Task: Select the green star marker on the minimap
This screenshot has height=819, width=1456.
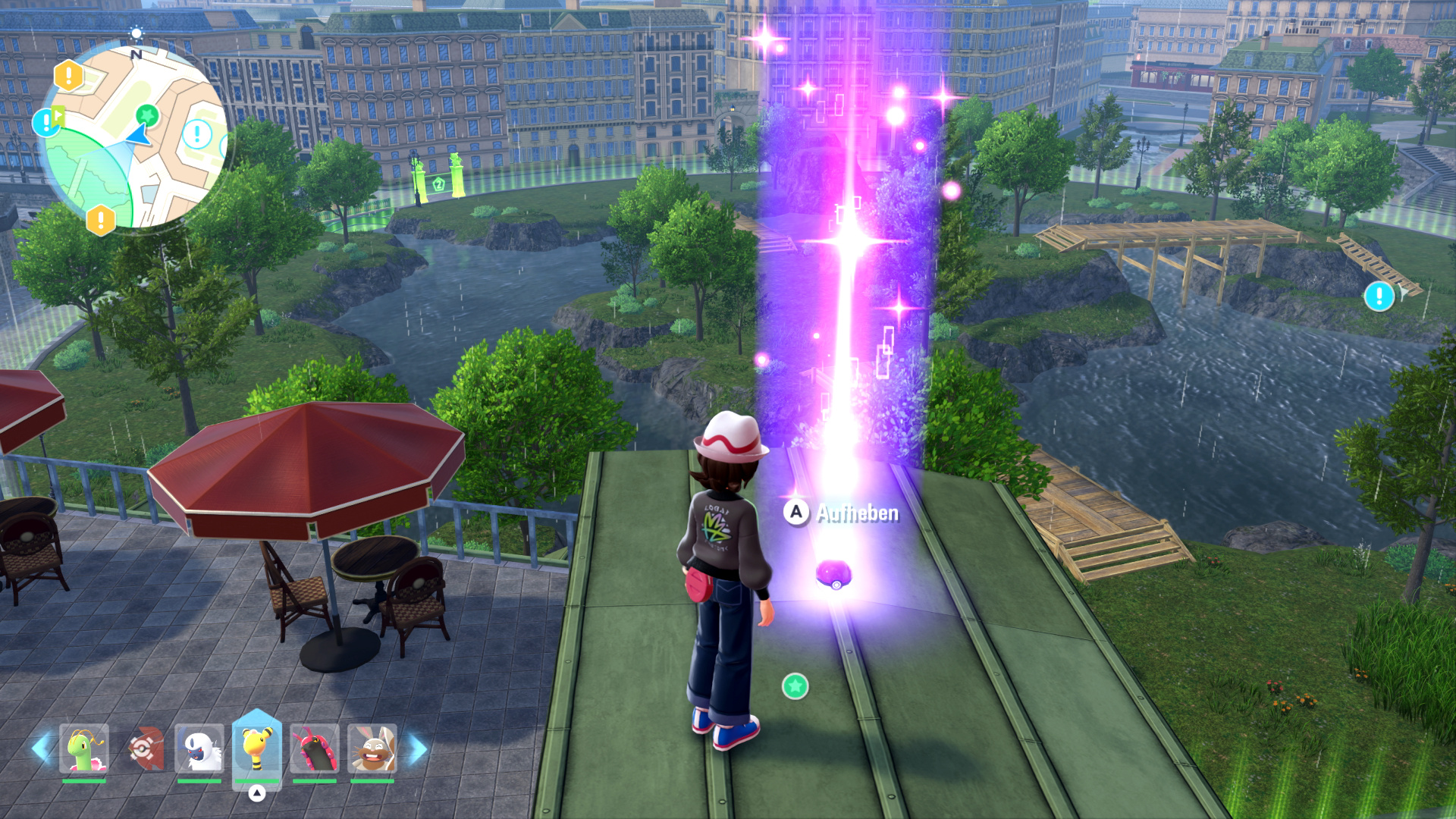Action: point(147,115)
